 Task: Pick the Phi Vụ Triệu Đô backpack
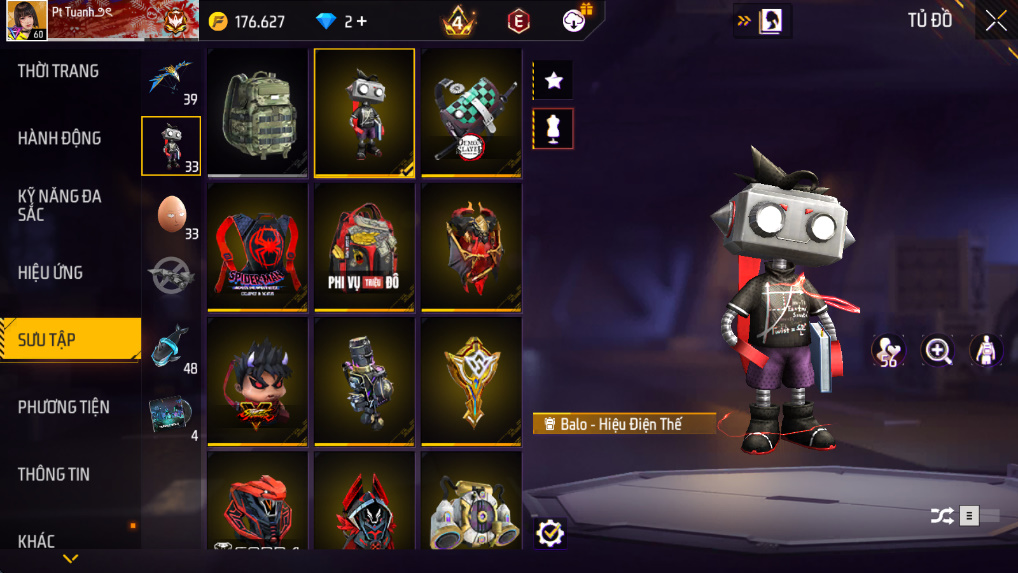(x=364, y=246)
